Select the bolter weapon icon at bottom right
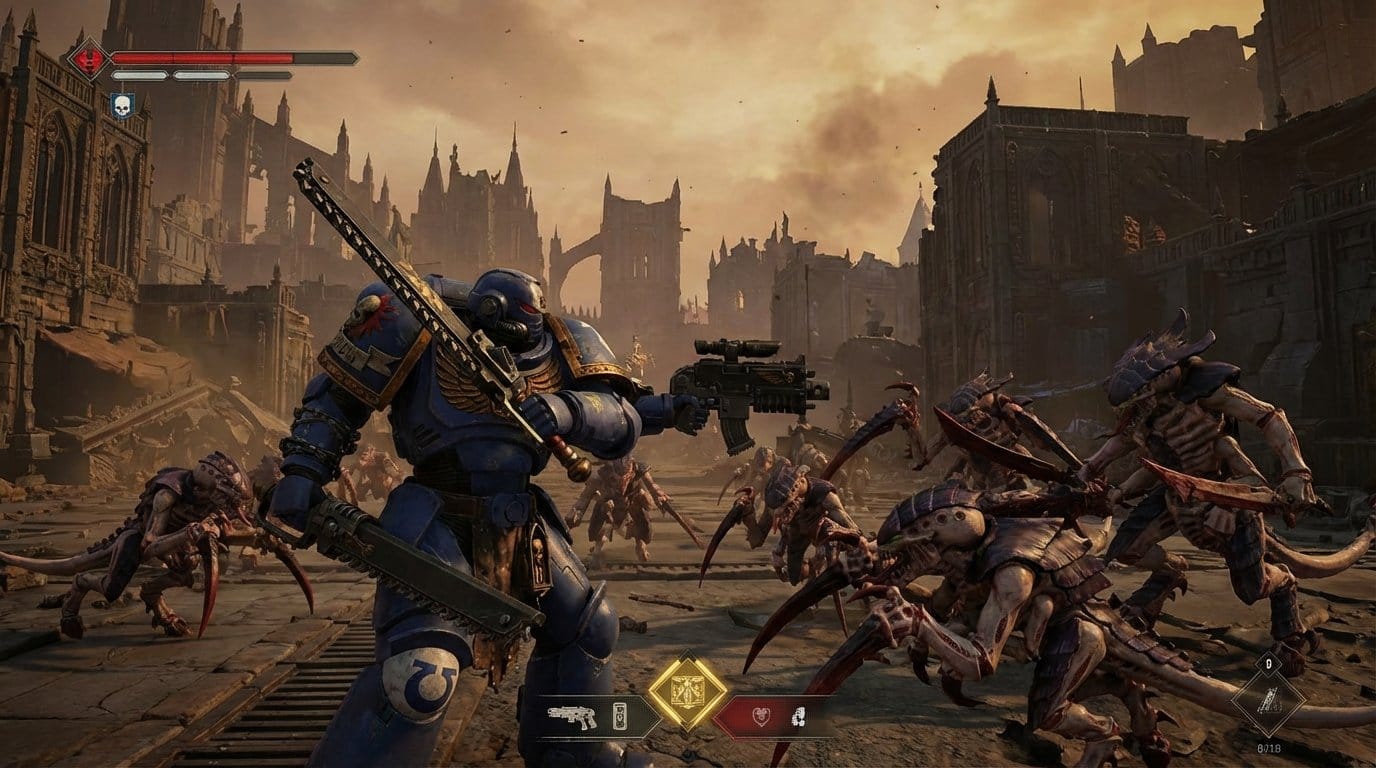Screen dimensions: 1376x768 pos(1270,700)
